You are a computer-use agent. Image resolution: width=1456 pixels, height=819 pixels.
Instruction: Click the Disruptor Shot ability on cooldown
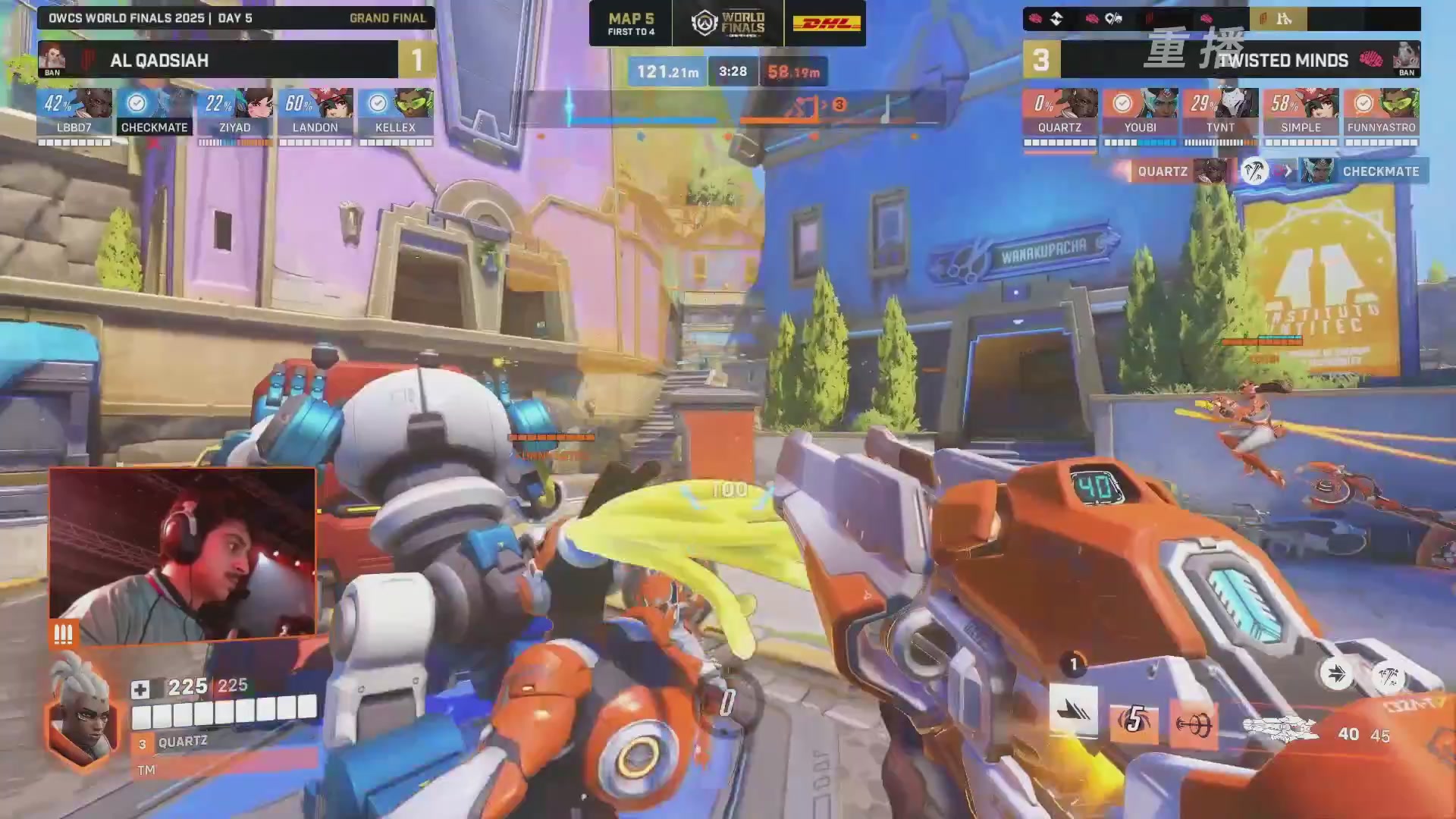point(1134,720)
